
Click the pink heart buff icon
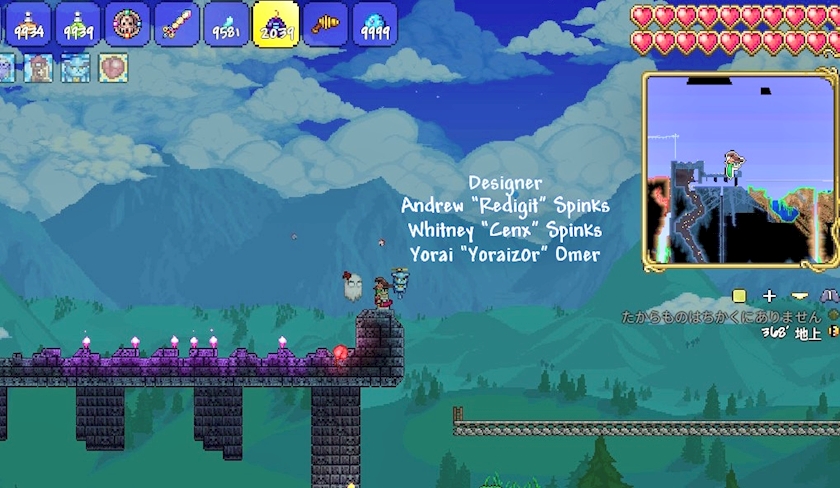pyautogui.click(x=113, y=68)
